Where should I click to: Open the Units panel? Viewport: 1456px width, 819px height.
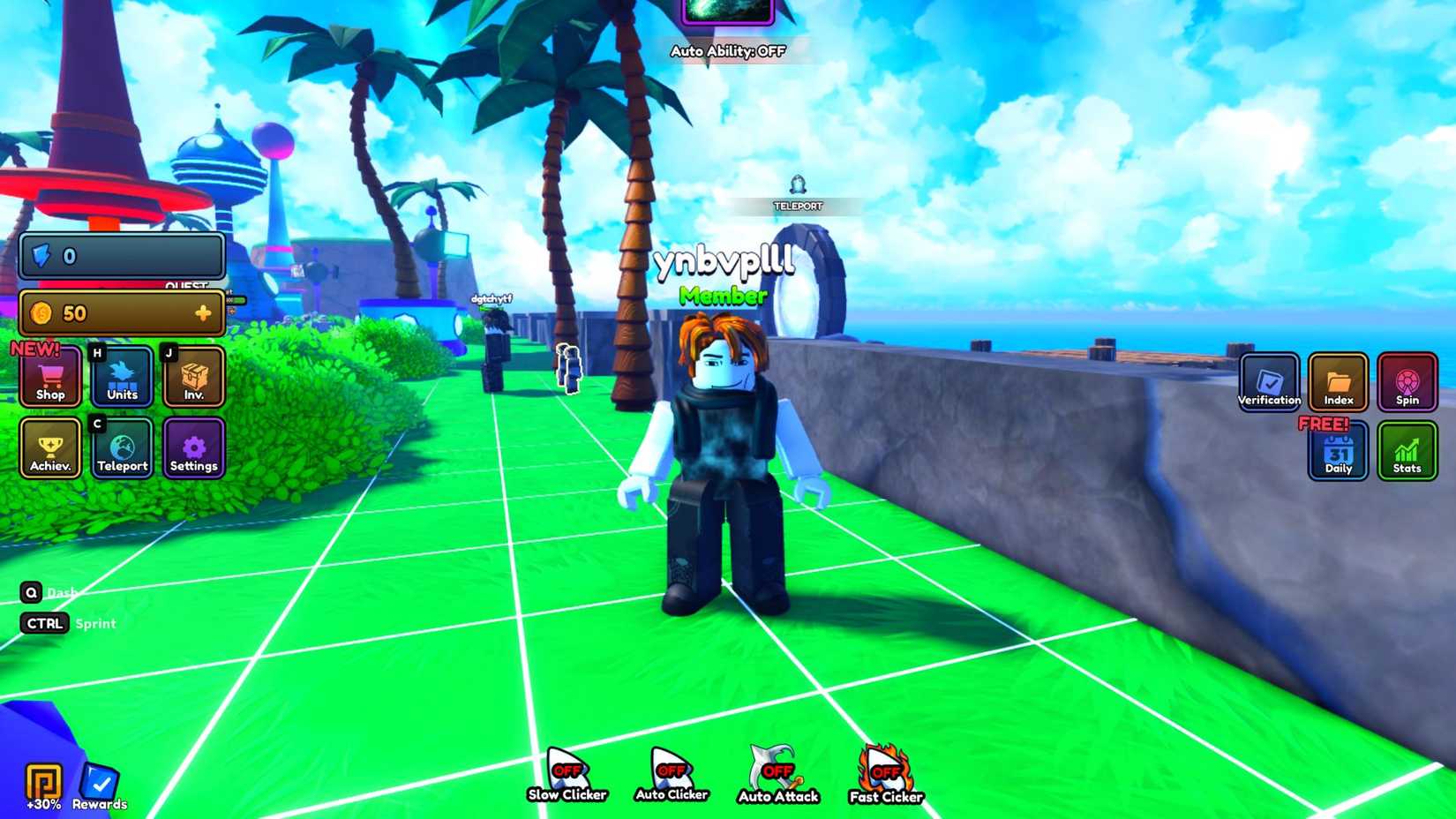tap(122, 378)
